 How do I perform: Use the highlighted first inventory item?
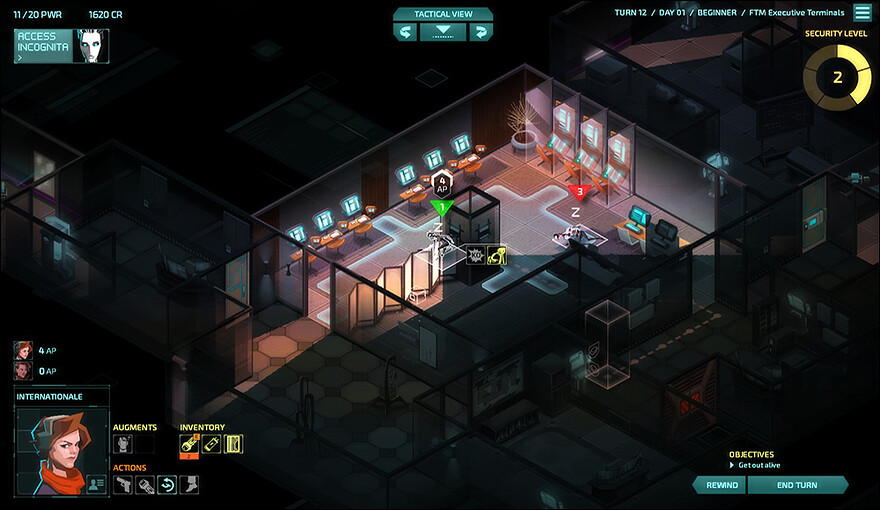189,444
